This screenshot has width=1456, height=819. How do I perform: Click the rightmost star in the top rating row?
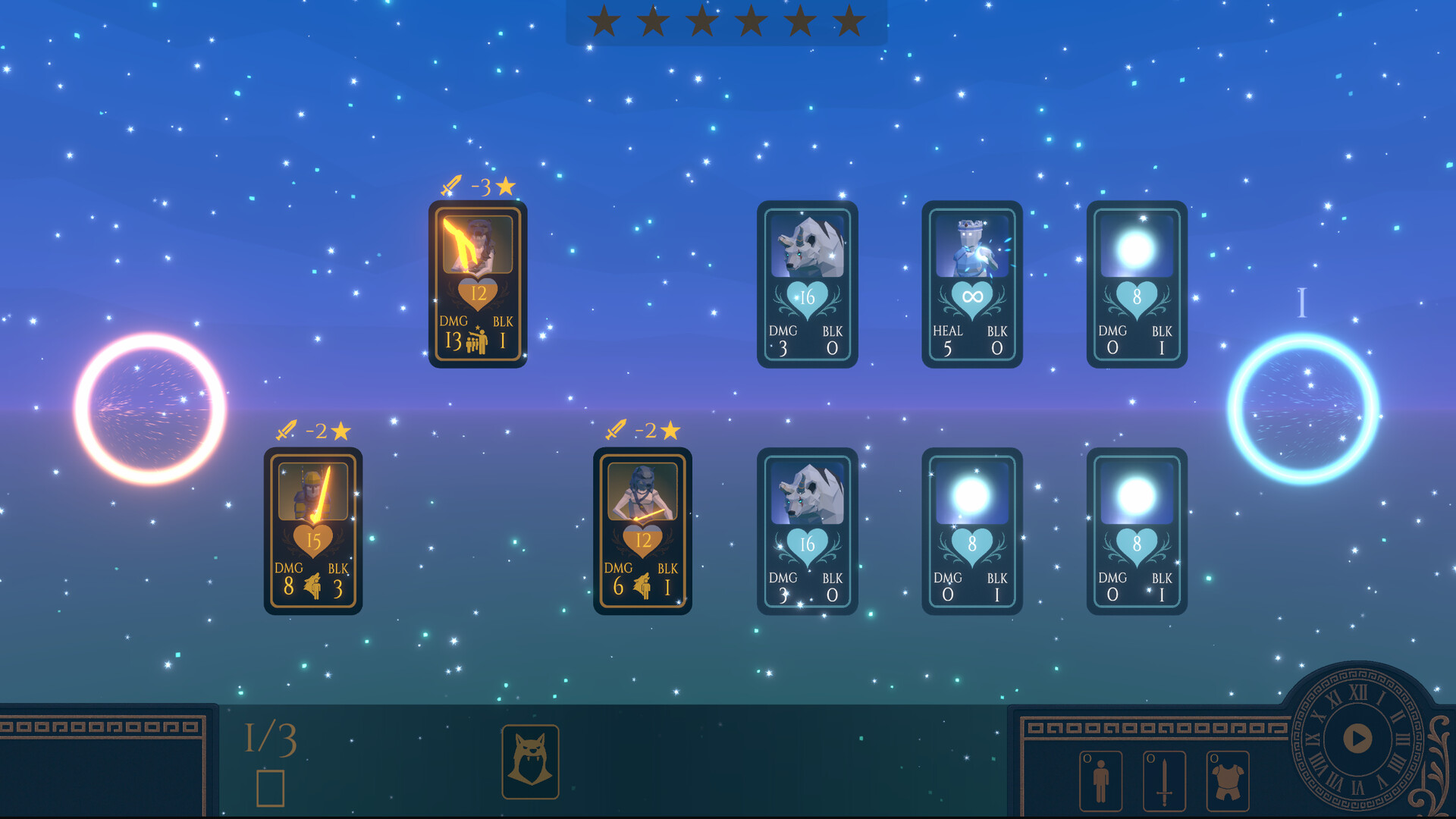click(849, 21)
